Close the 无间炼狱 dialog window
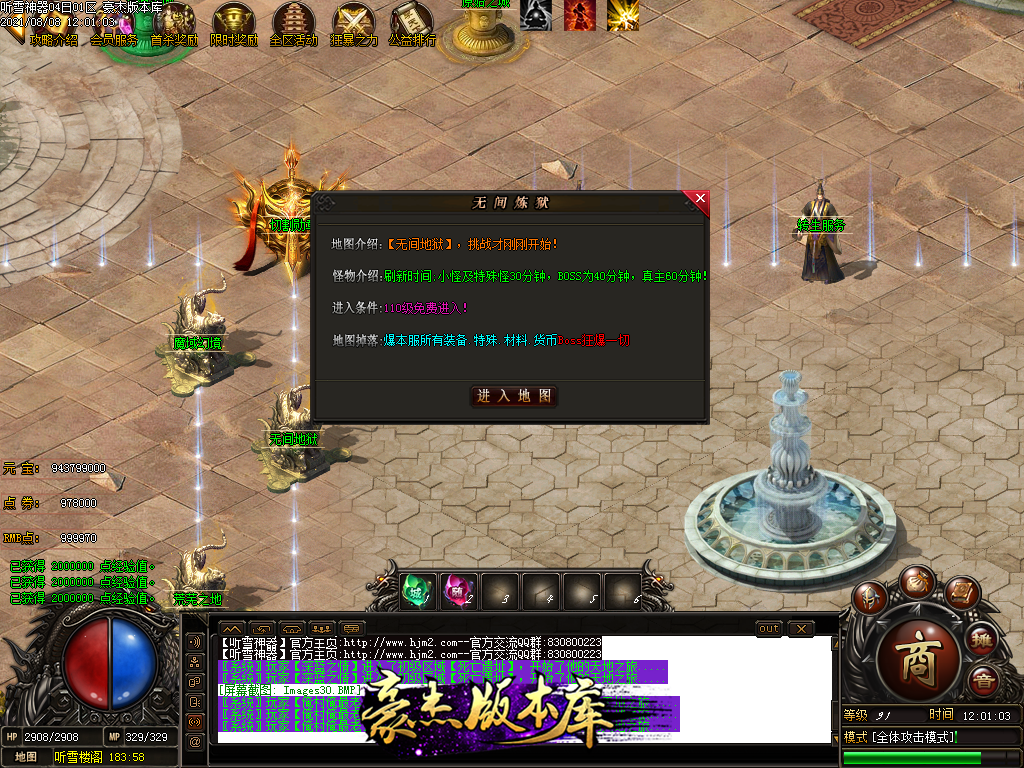 [x=700, y=199]
